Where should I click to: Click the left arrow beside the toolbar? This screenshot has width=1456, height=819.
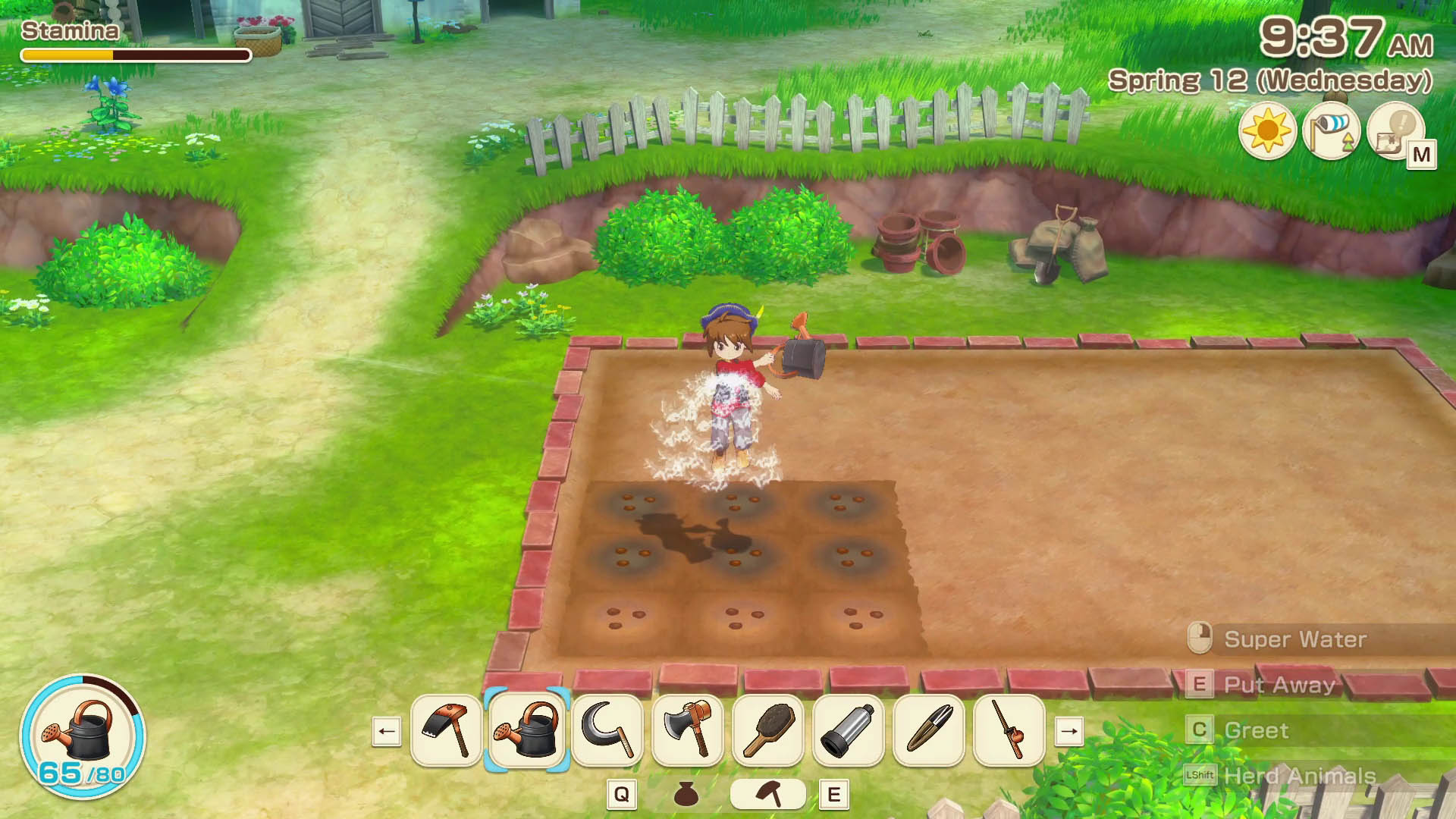coord(387,732)
